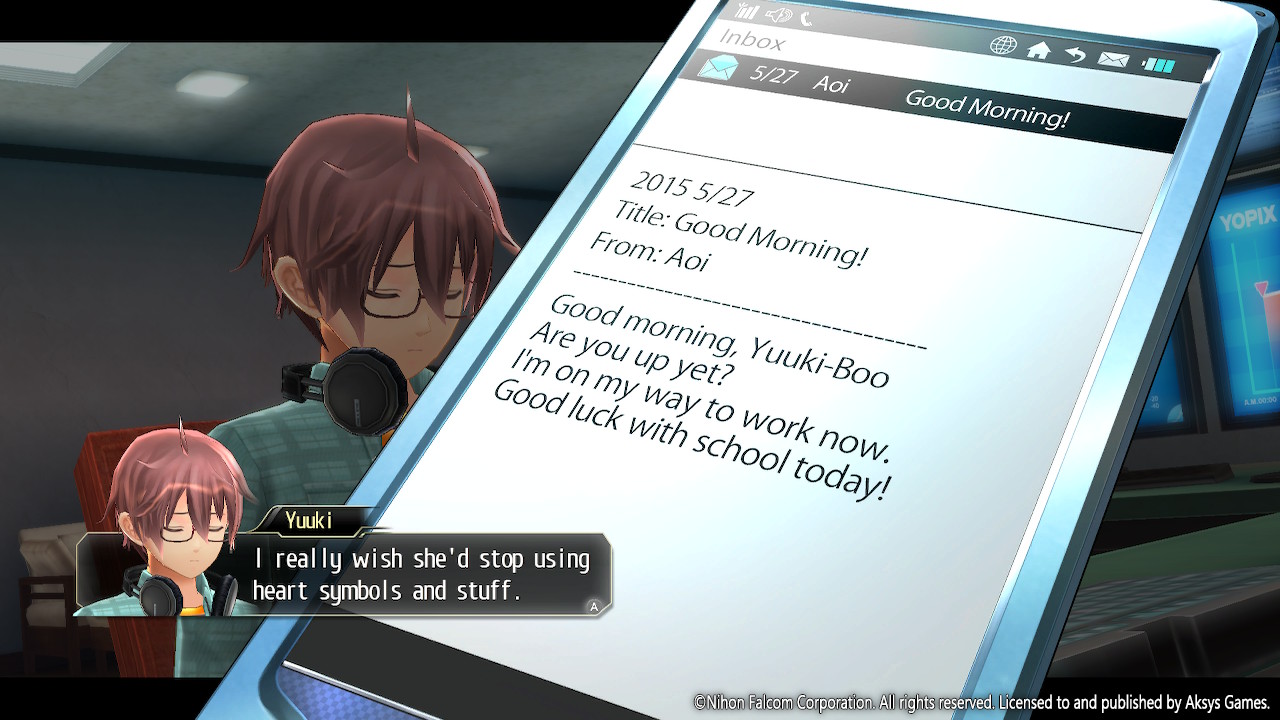
Task: Tap the phone's home icon
Action: (1039, 50)
